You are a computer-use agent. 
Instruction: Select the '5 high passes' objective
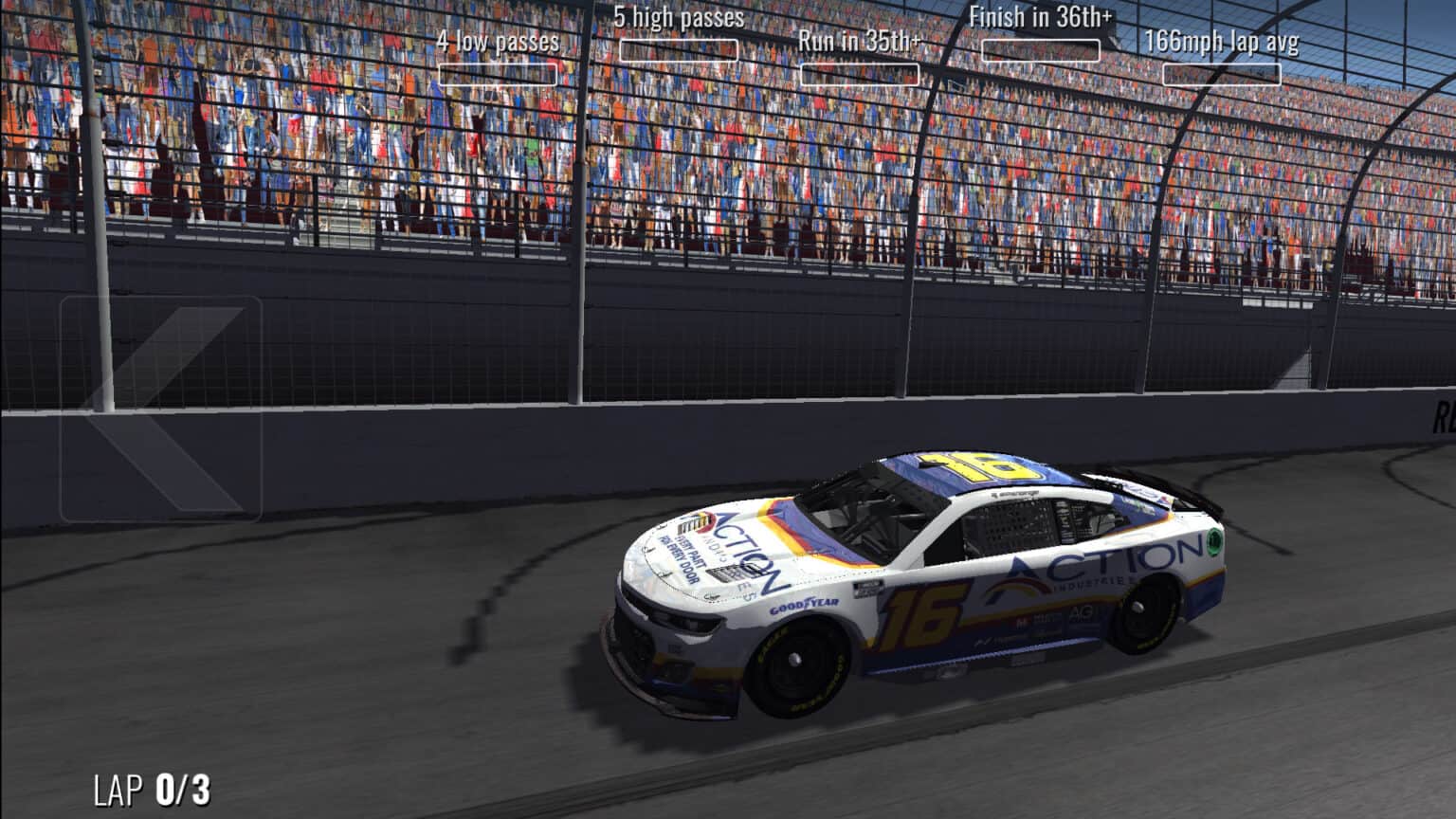[x=681, y=16]
